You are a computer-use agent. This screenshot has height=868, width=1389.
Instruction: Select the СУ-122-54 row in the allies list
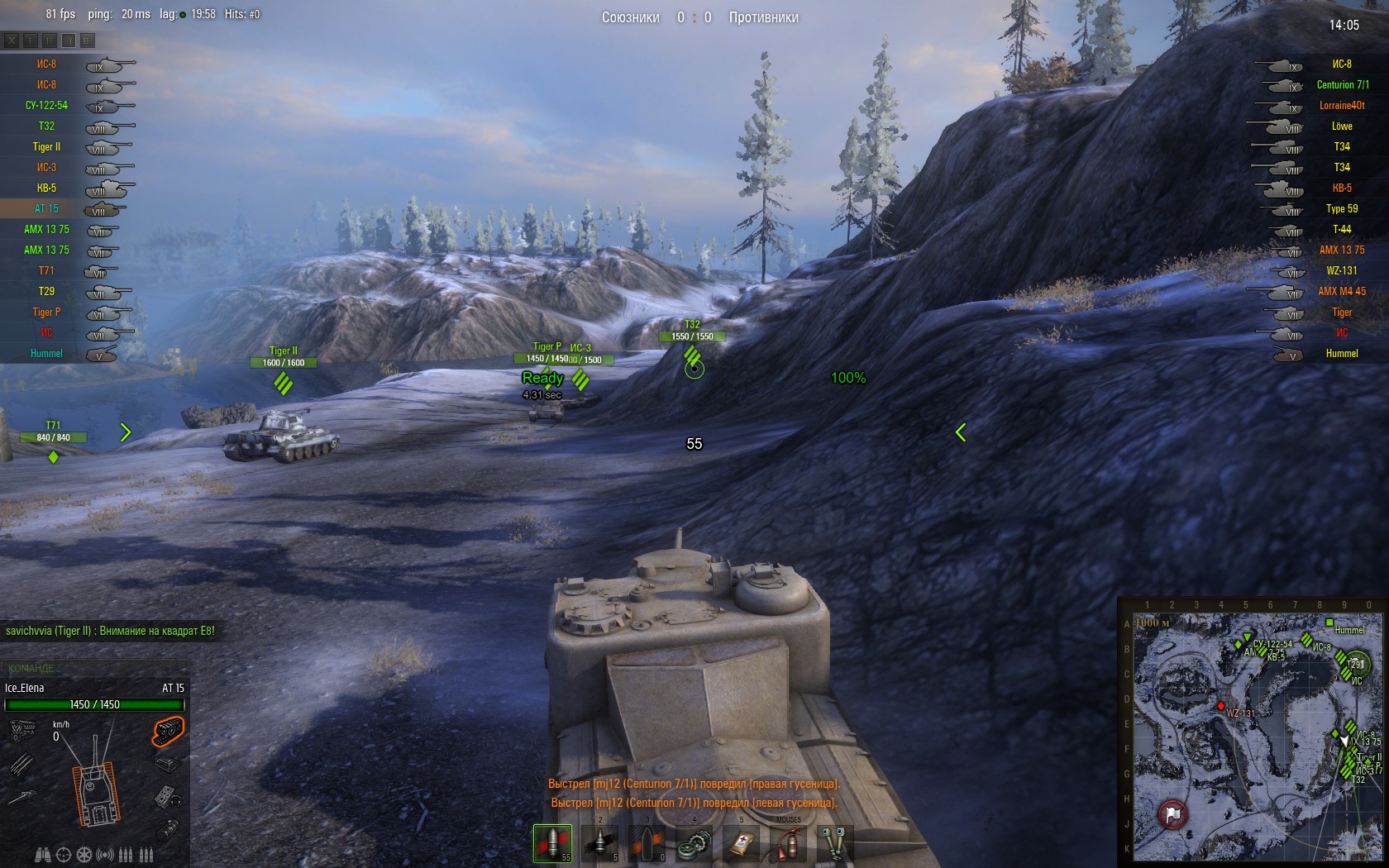(47, 106)
